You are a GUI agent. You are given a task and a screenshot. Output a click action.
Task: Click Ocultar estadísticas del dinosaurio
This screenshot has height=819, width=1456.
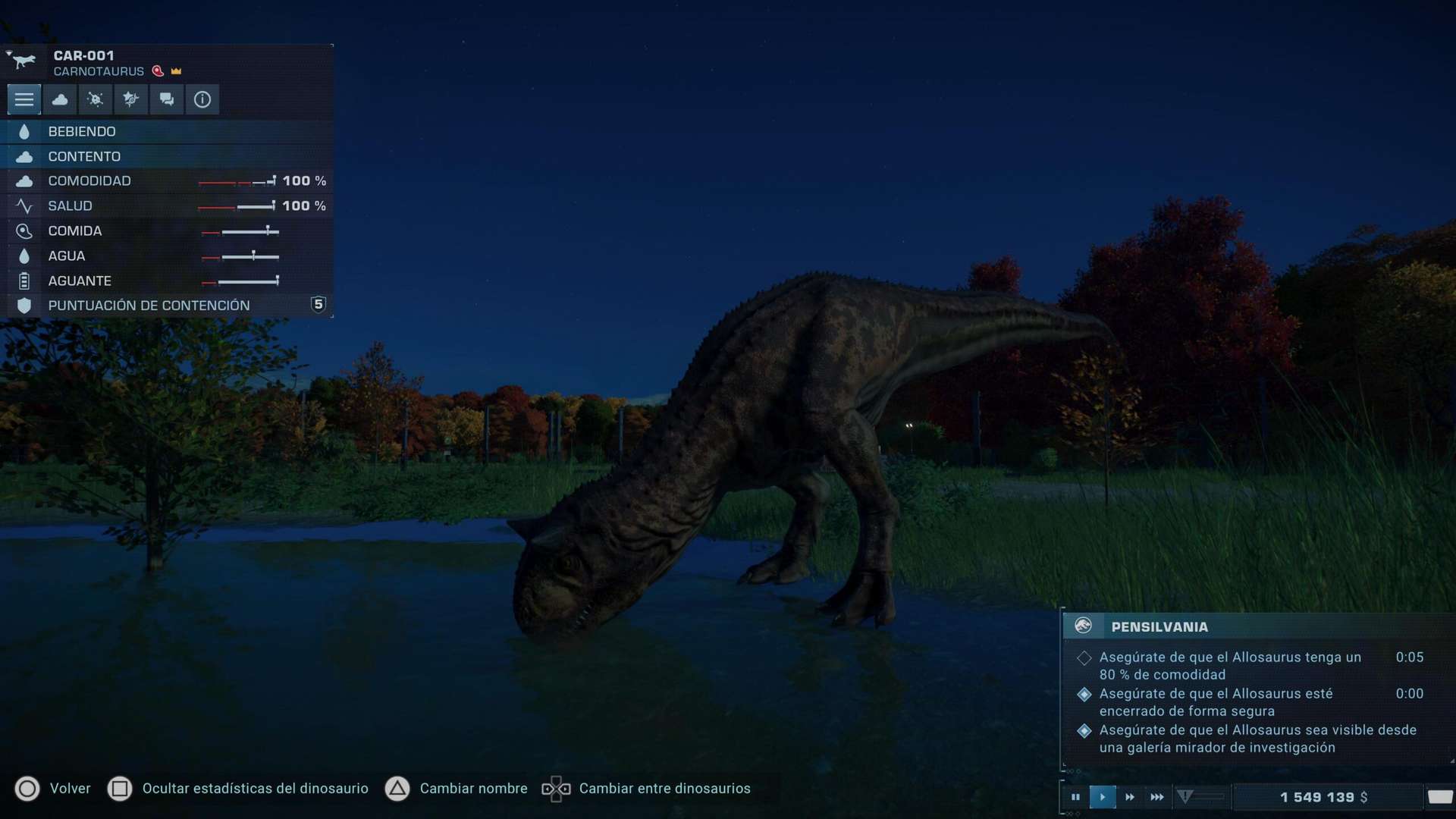(x=239, y=789)
